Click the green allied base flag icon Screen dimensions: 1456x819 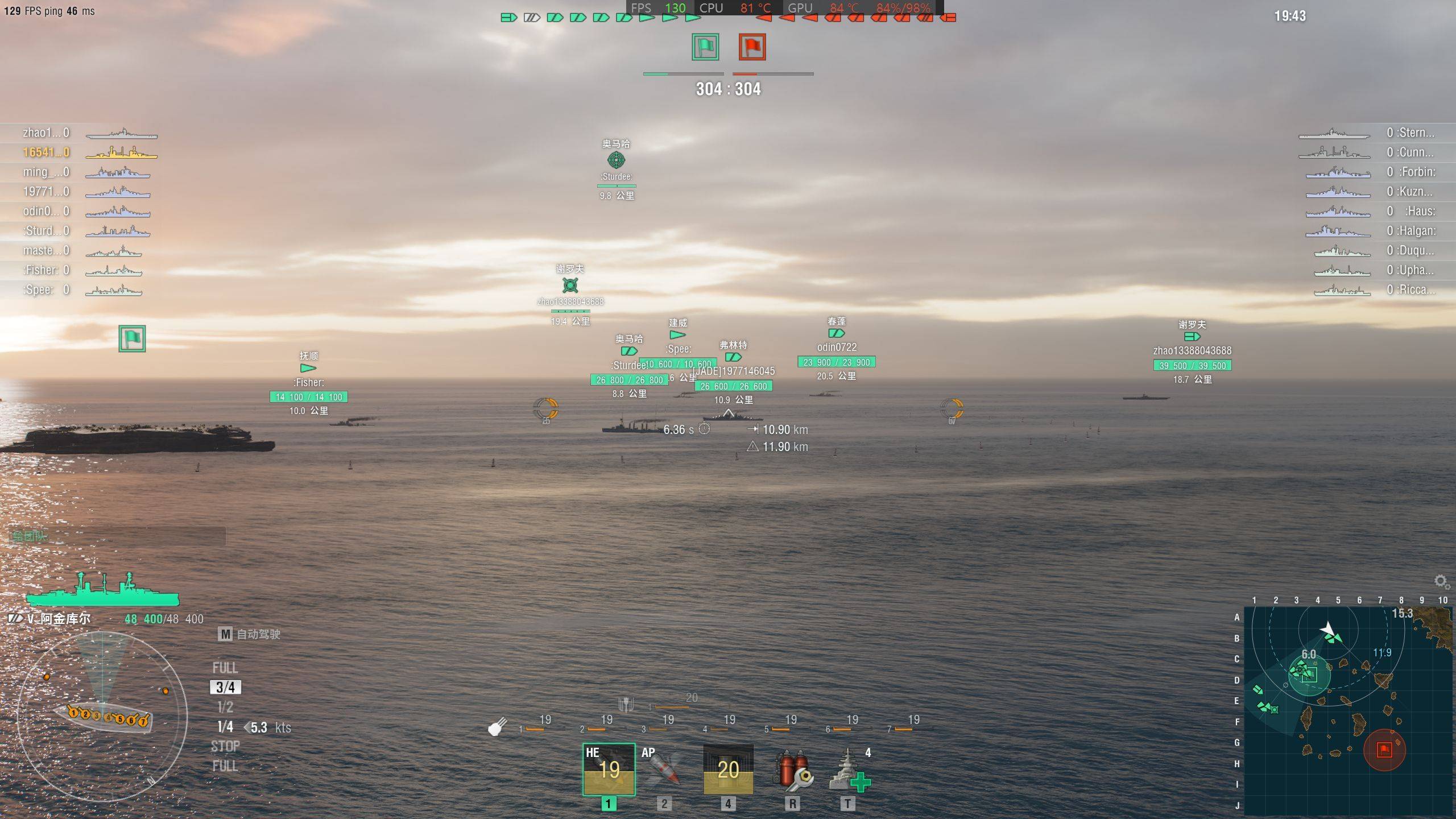coord(705,47)
